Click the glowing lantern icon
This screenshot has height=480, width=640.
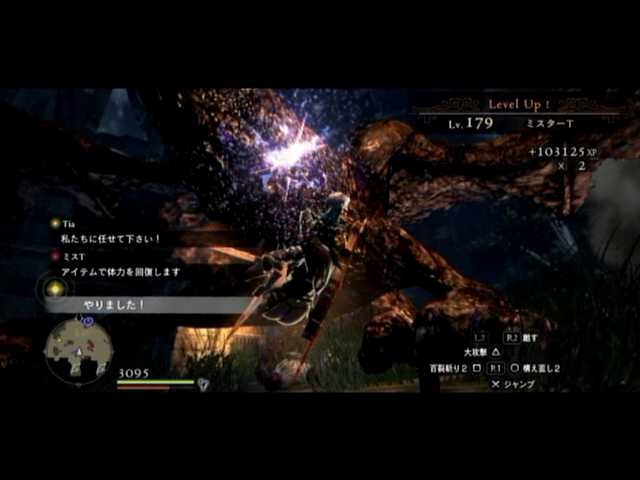[x=56, y=289]
